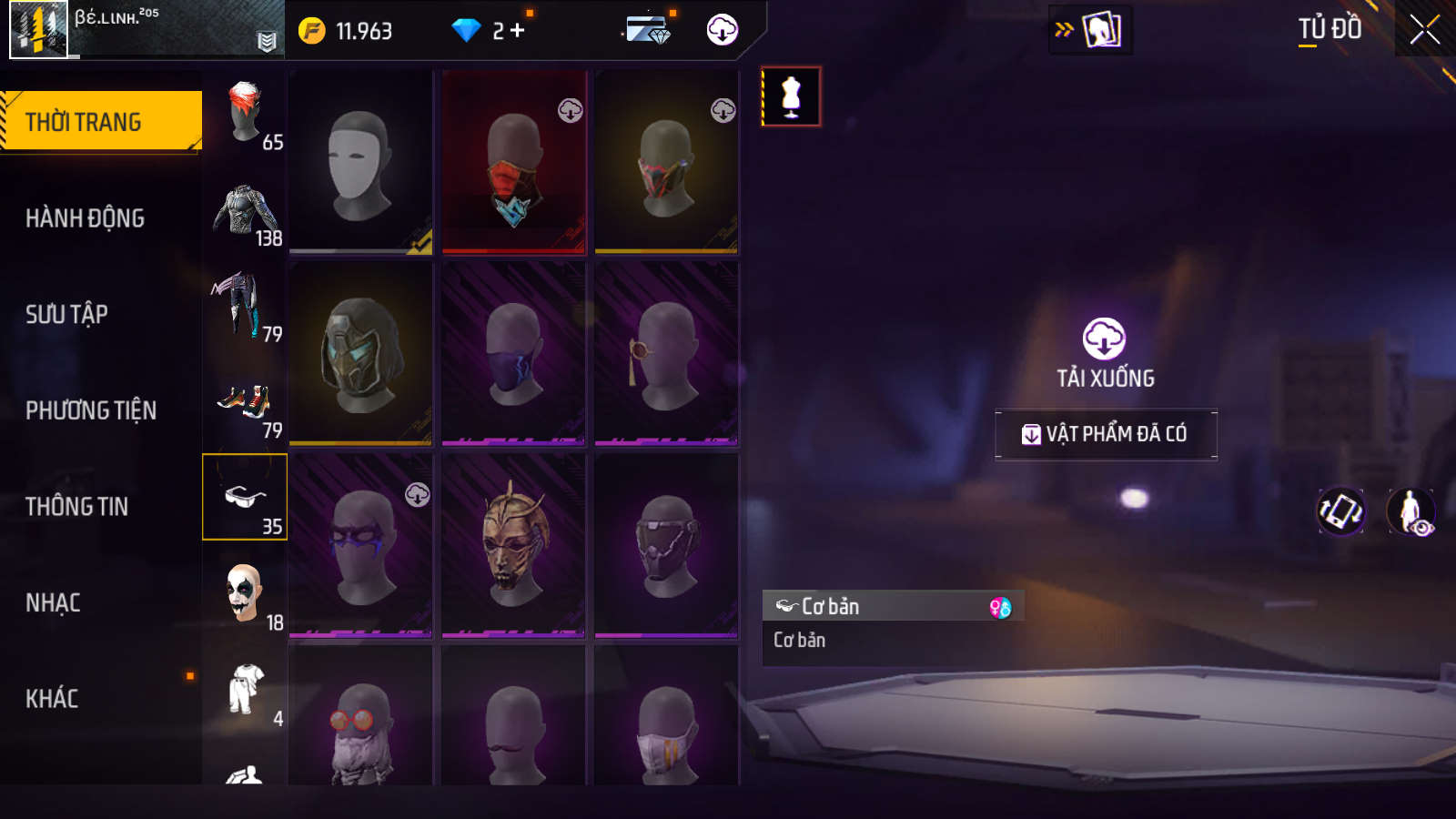Switch to the SƯU TẬP category
The width and height of the screenshot is (1456, 819).
point(66,315)
